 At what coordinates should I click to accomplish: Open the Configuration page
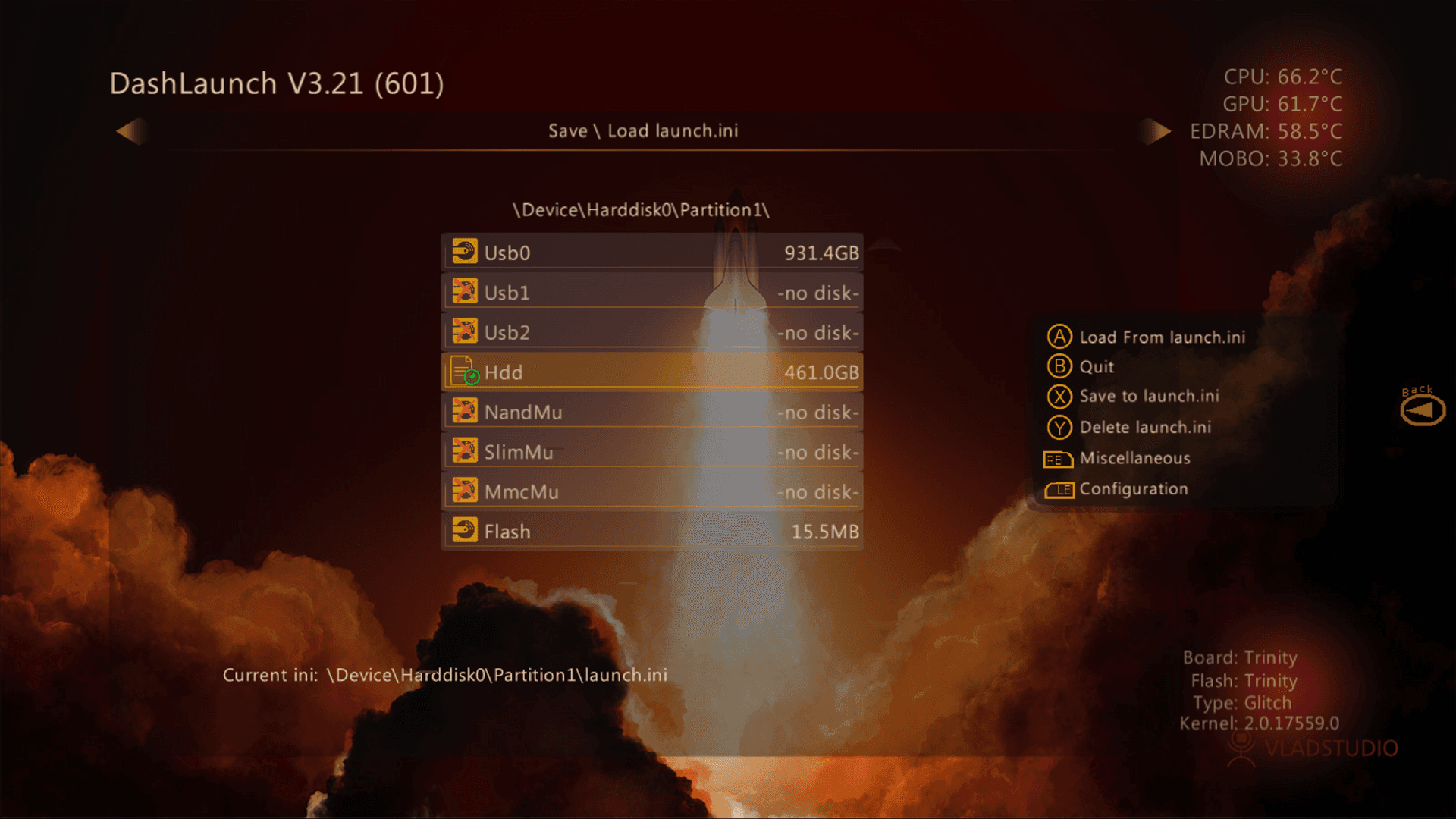1133,490
